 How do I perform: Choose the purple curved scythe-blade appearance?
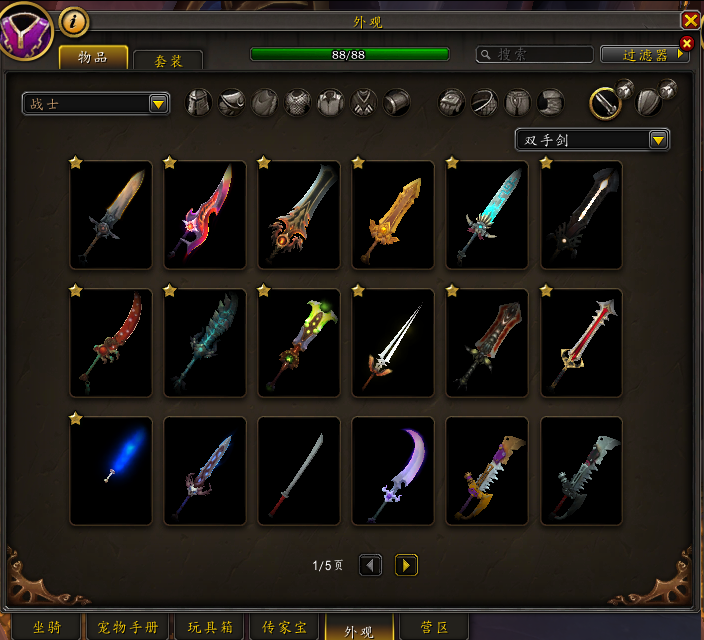tap(393, 471)
